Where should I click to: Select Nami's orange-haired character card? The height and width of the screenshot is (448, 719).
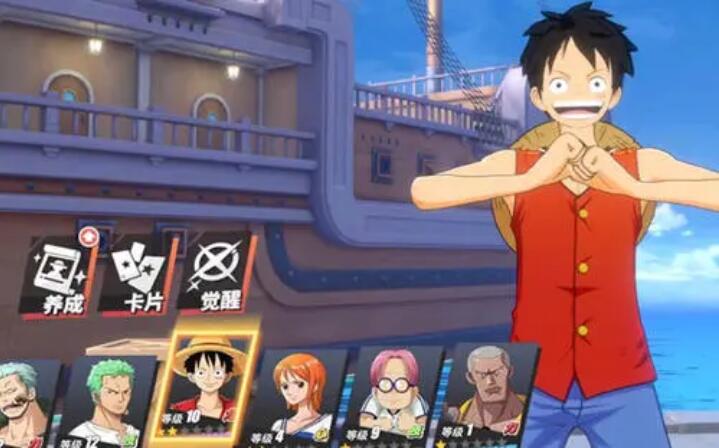pyautogui.click(x=302, y=396)
